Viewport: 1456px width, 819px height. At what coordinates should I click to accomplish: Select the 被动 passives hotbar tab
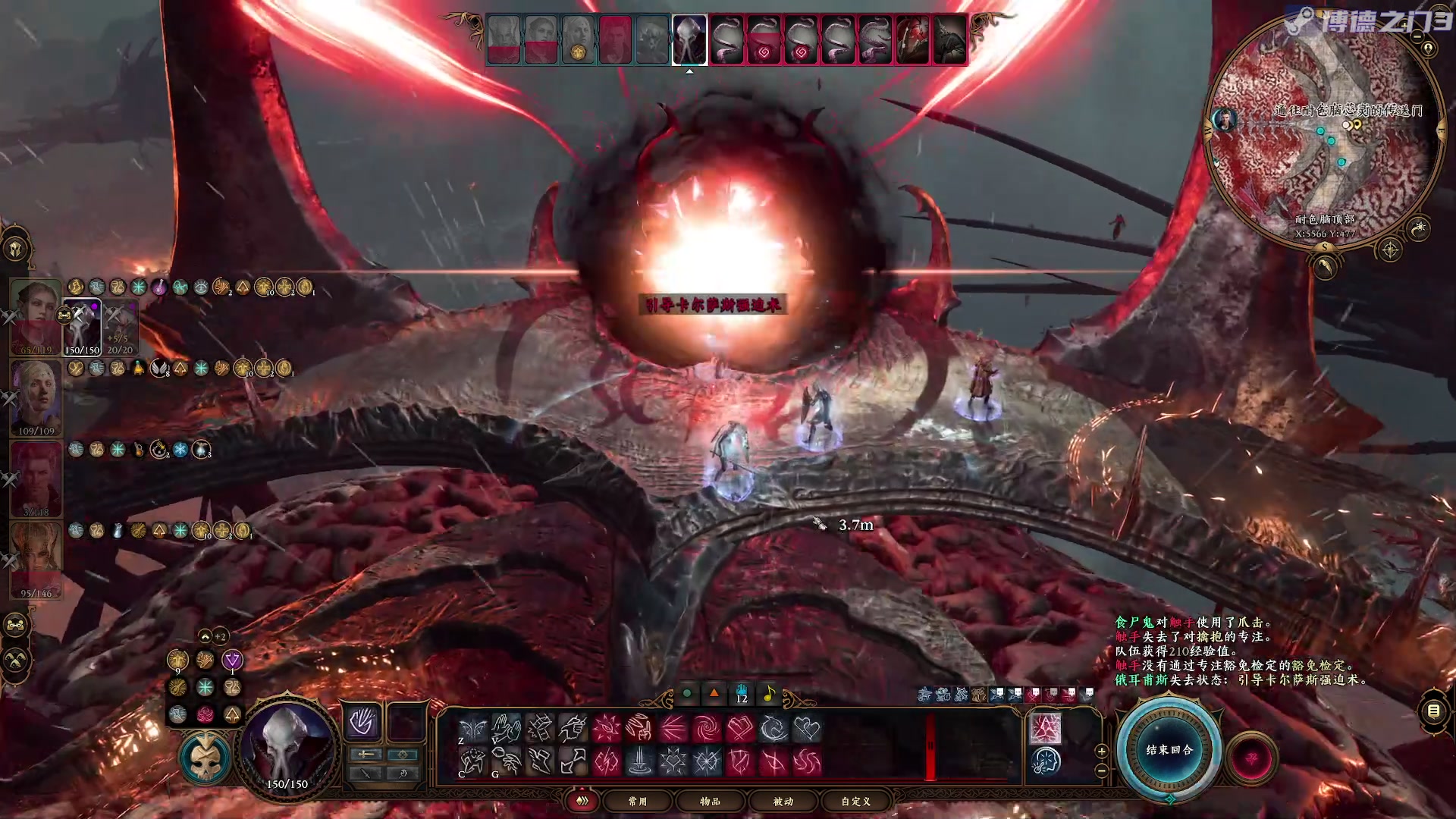point(783,801)
